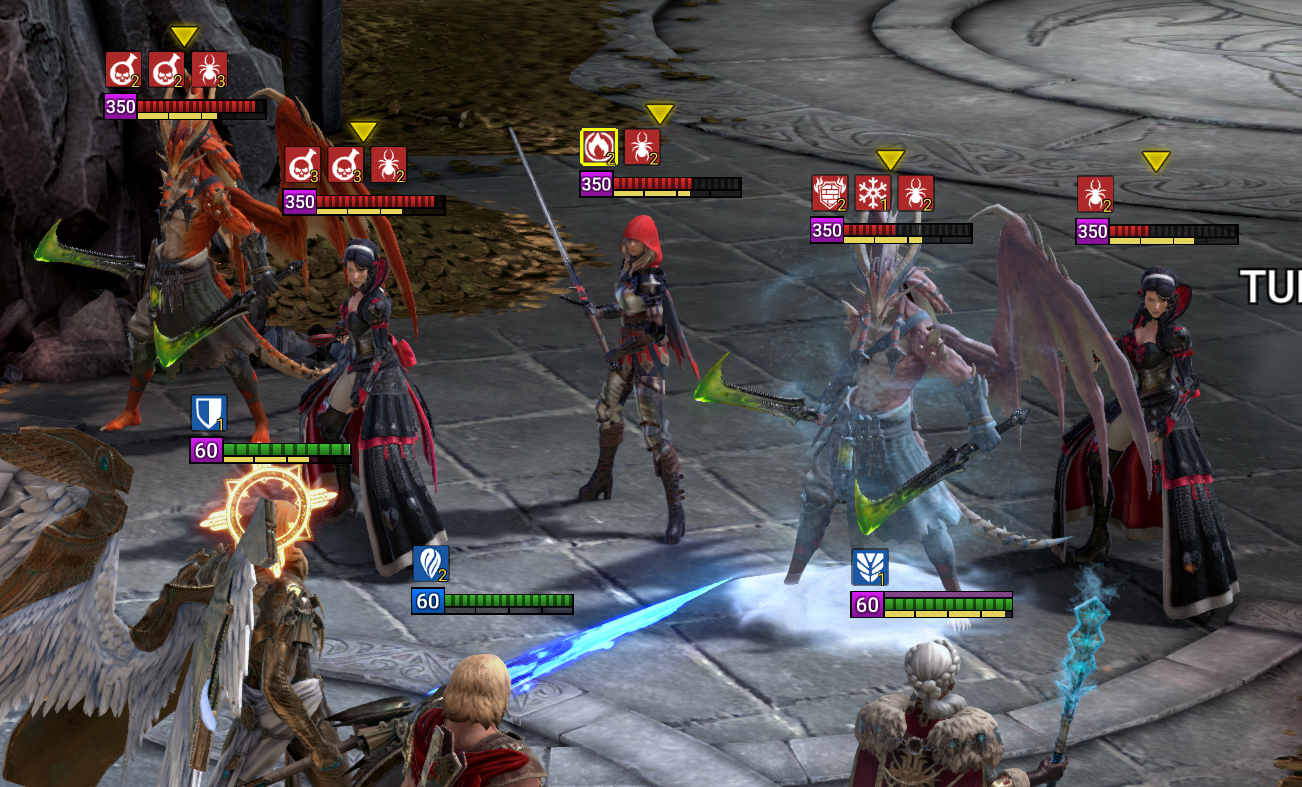Viewport: 1302px width, 787px height.
Task: Inspect the snowflake Freeze debuff icon
Action: coord(872,193)
